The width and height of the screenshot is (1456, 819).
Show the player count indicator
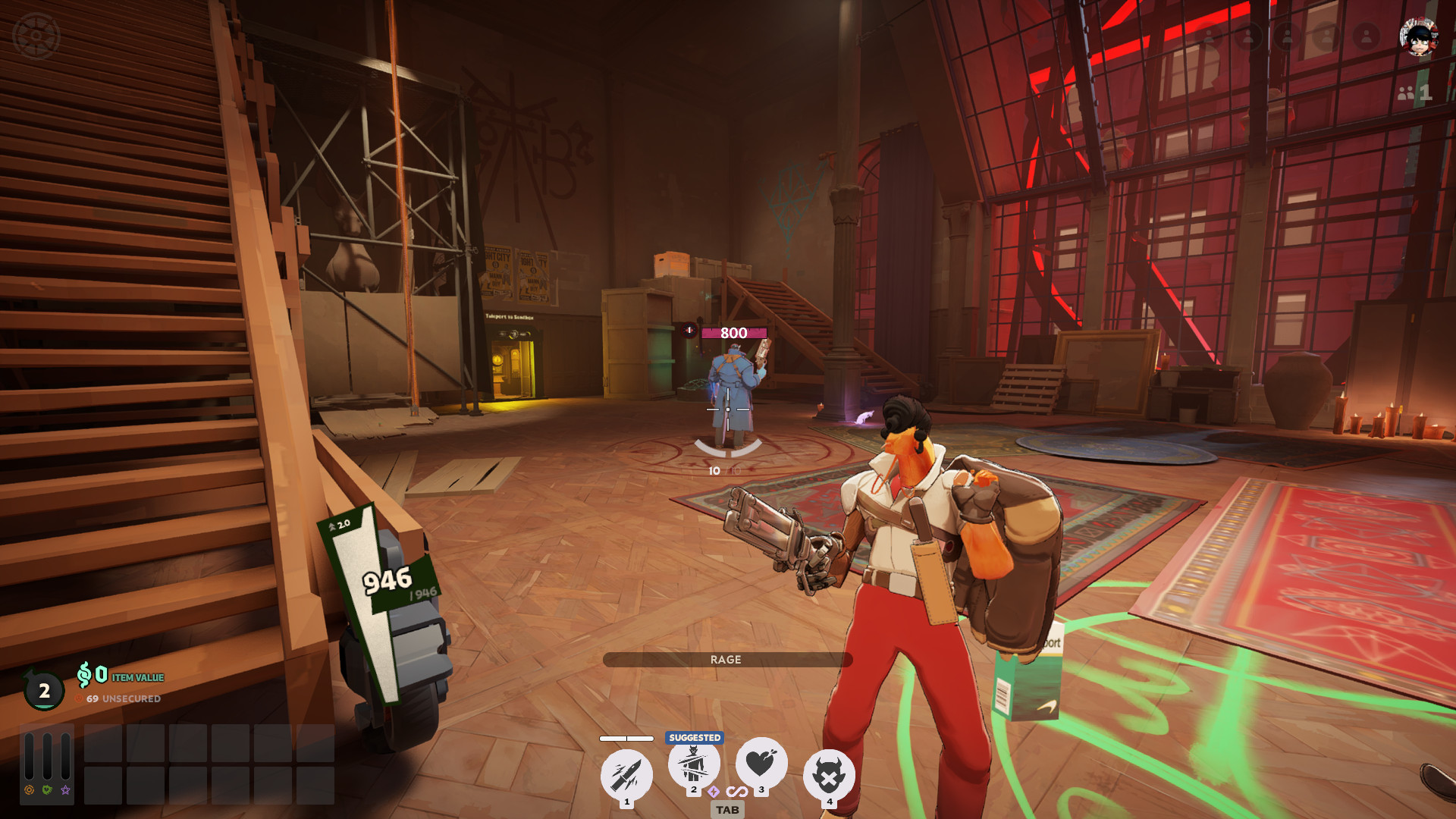click(x=1414, y=93)
